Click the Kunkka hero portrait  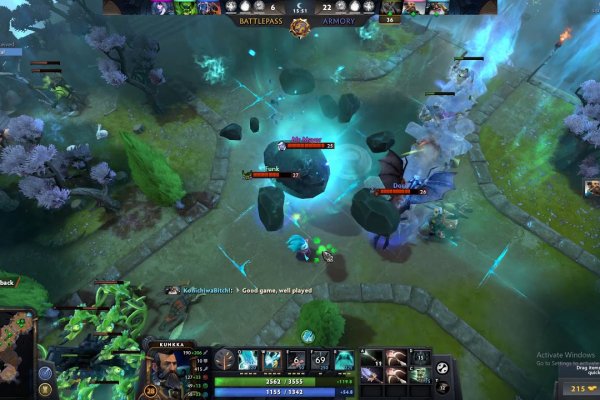pos(164,371)
